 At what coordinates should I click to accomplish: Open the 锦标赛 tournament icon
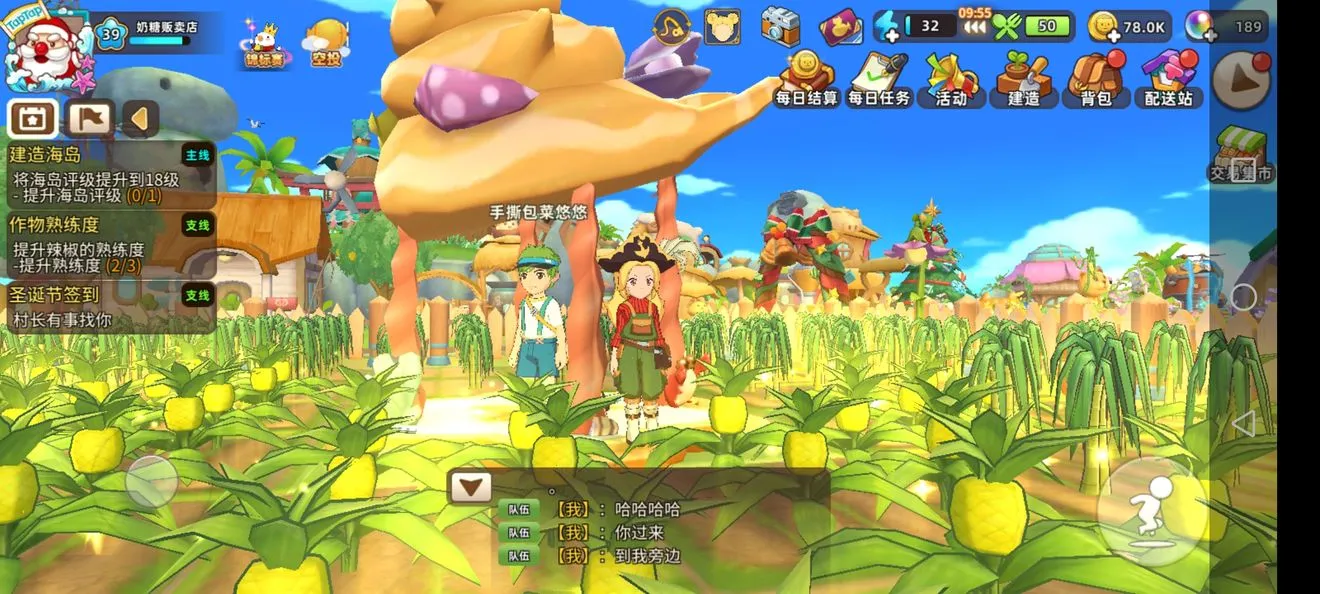[264, 45]
